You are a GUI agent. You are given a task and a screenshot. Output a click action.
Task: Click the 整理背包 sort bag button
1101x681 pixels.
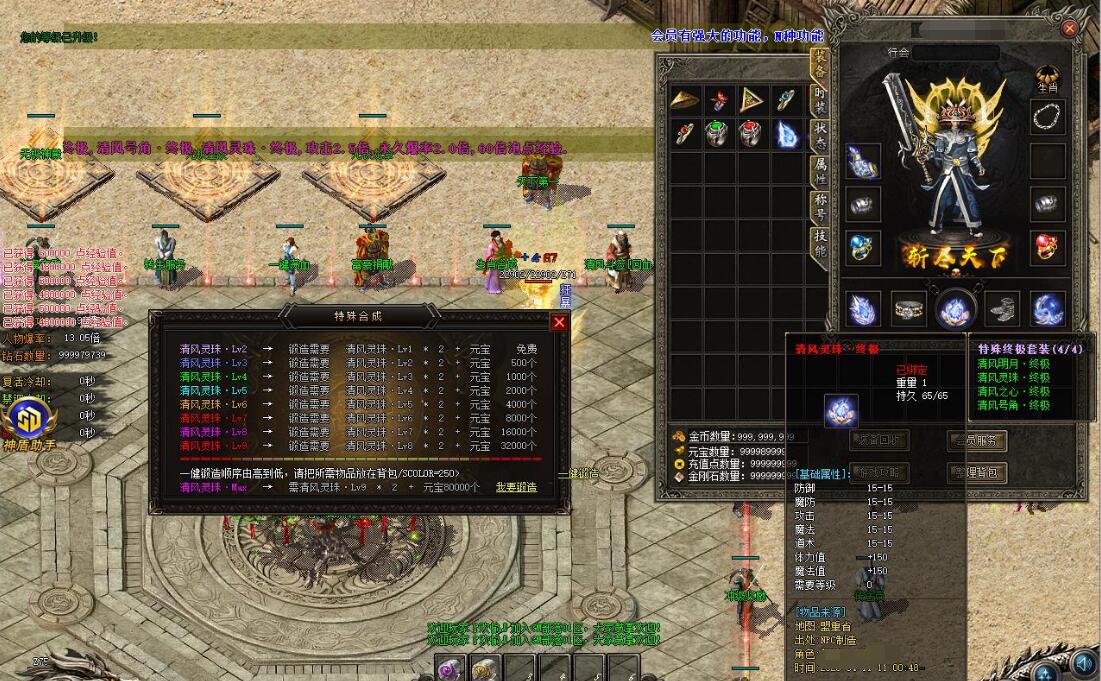tap(977, 472)
